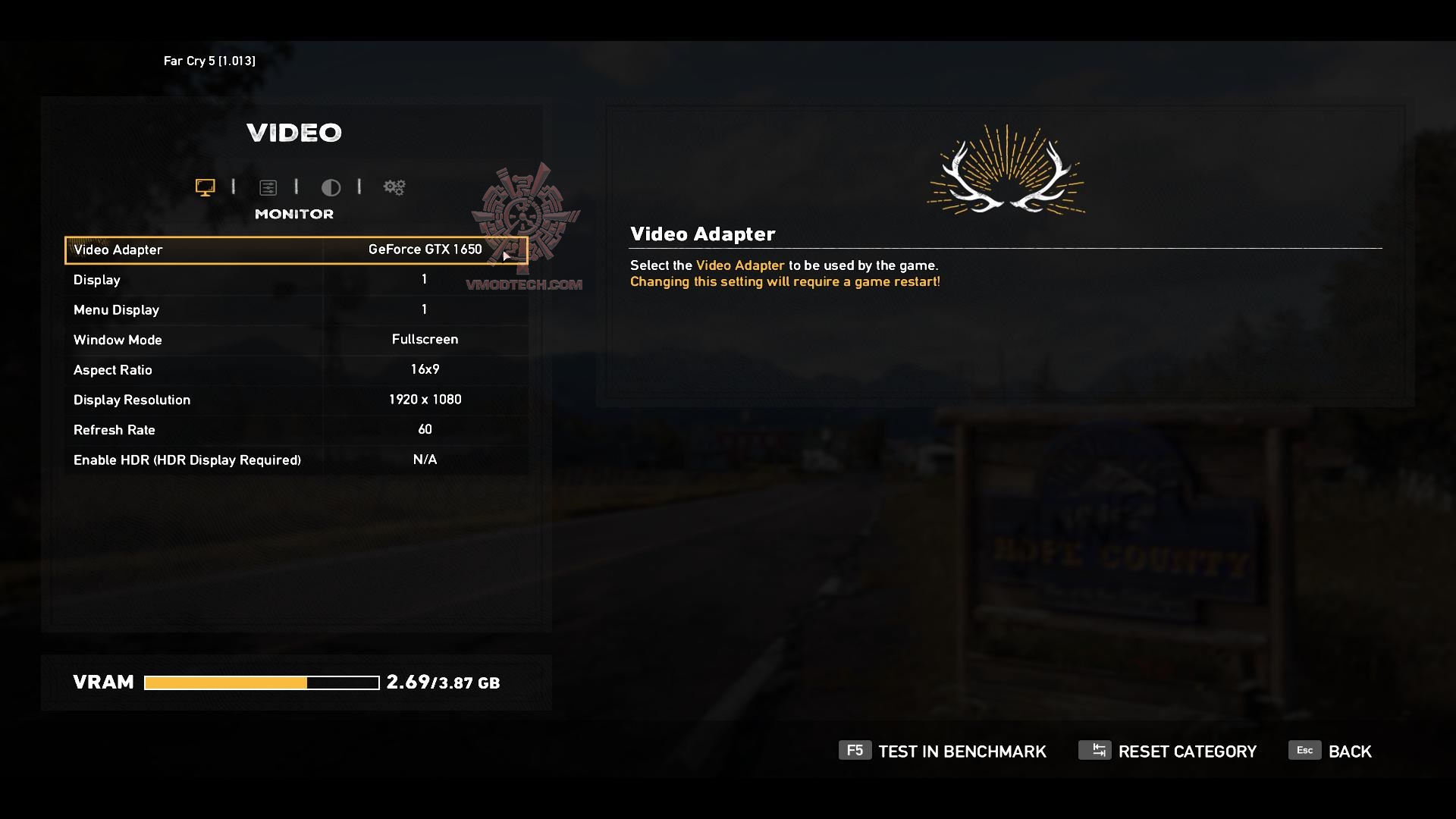This screenshot has height=819, width=1456.
Task: Select the Refresh Rate row
Action: click(x=296, y=430)
